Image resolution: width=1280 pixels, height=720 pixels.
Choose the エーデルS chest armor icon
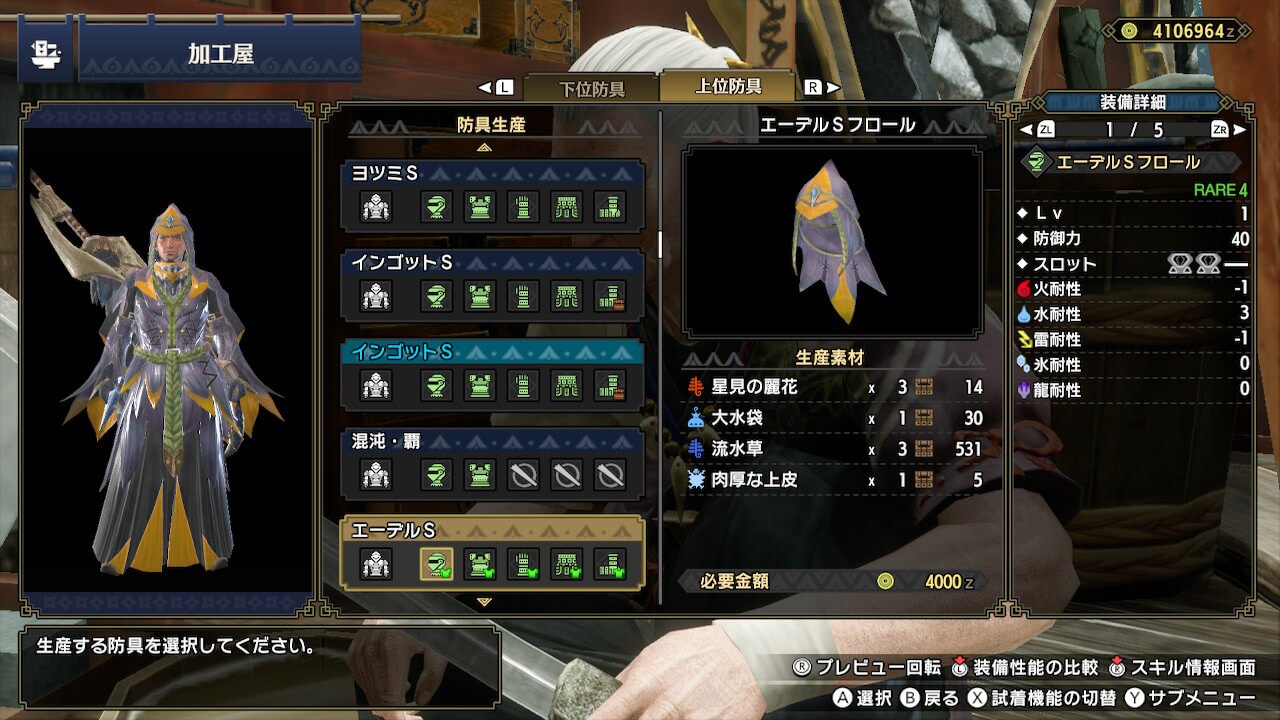[480, 565]
